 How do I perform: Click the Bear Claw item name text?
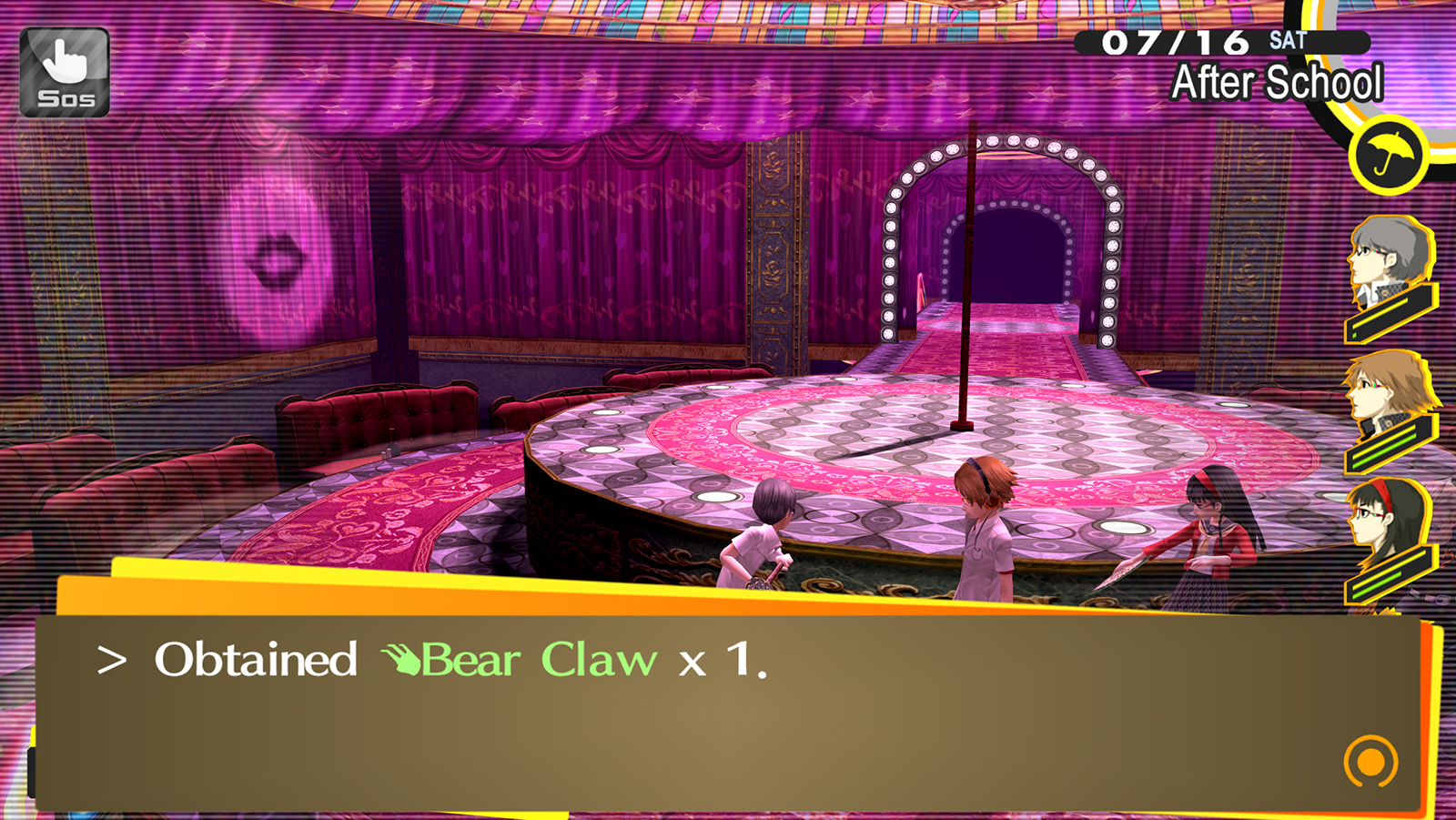coord(537,661)
